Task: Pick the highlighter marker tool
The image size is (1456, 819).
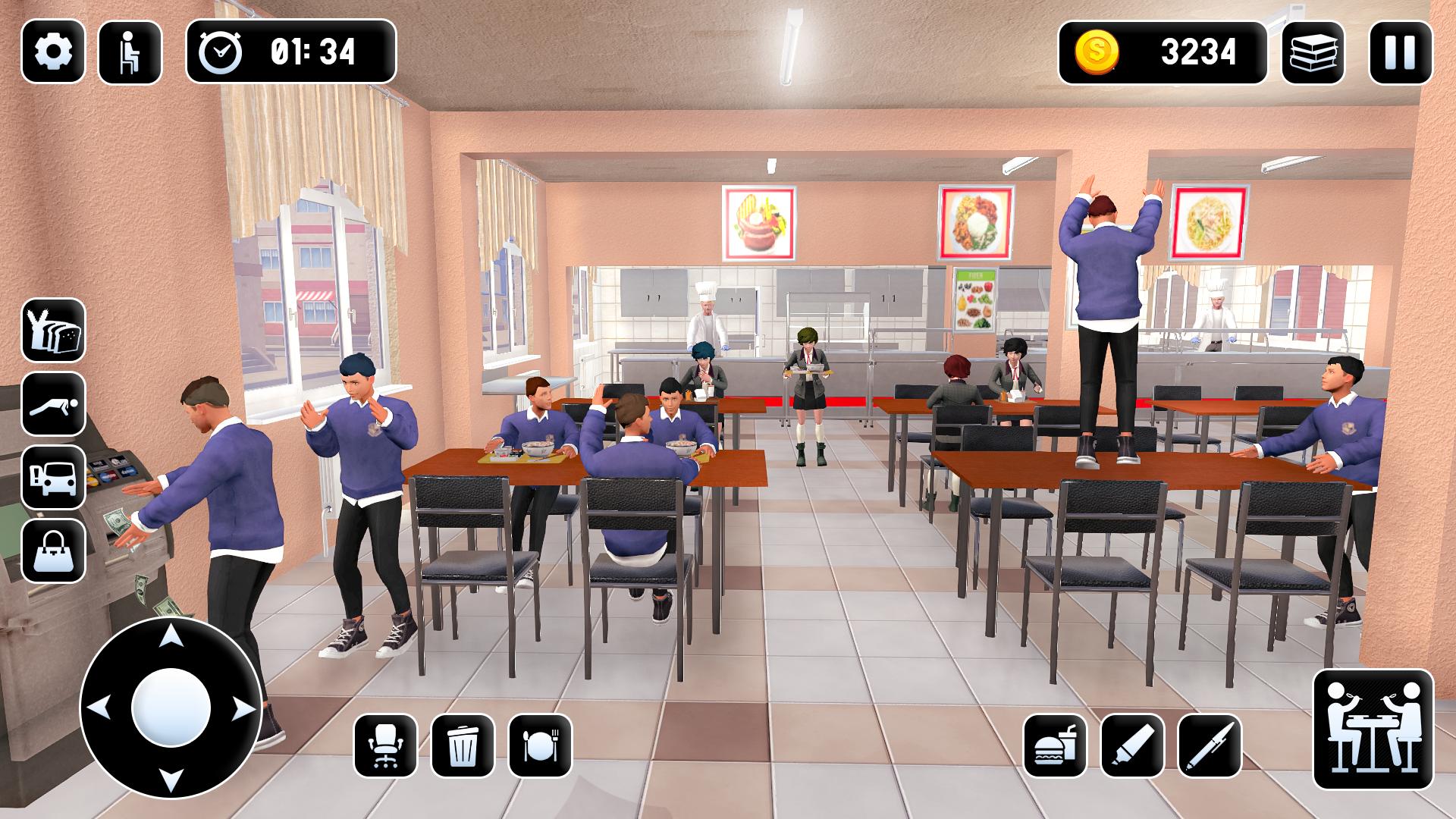Action: 1132,745
